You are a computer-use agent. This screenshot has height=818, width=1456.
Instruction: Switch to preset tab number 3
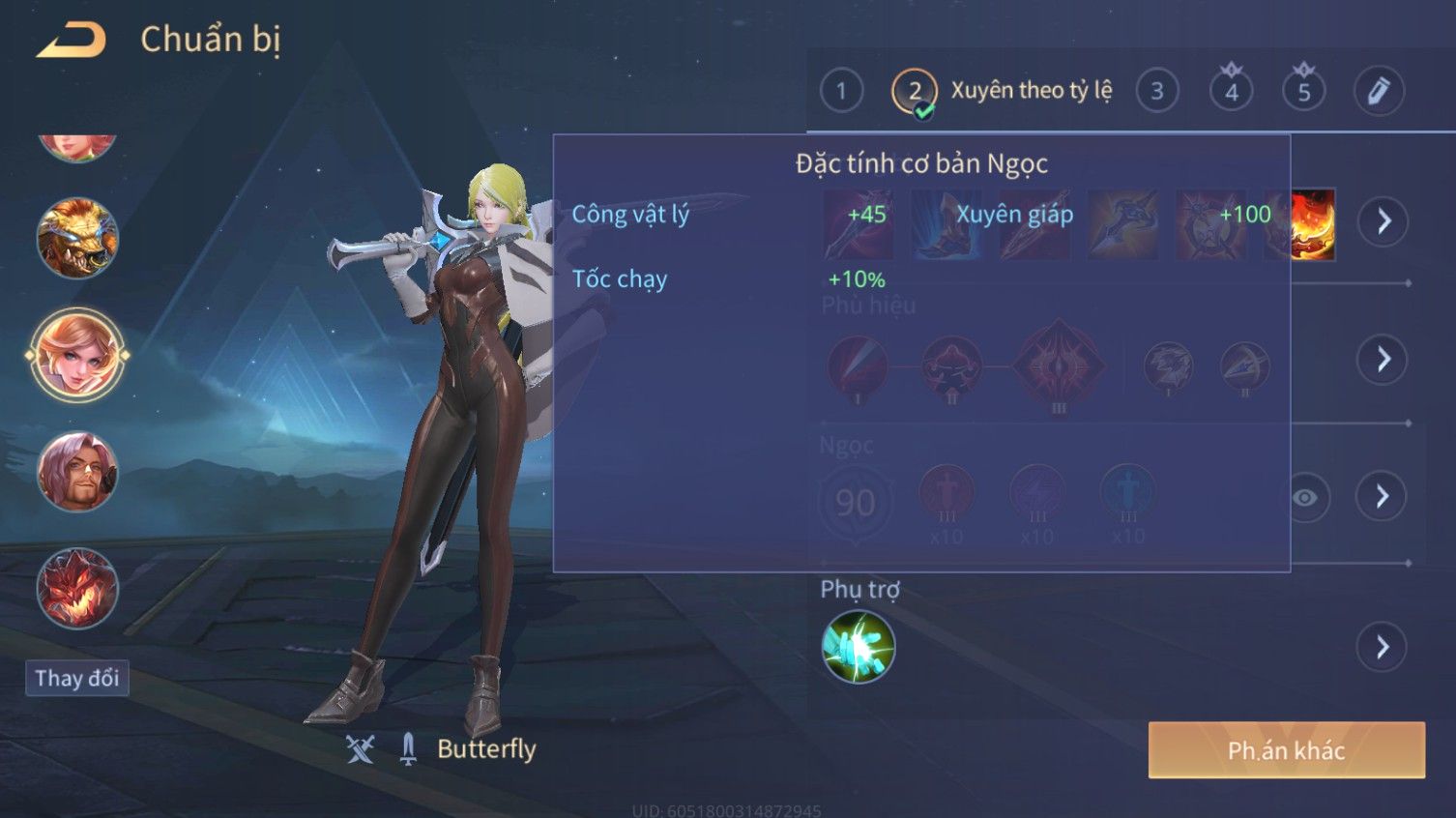click(1156, 92)
